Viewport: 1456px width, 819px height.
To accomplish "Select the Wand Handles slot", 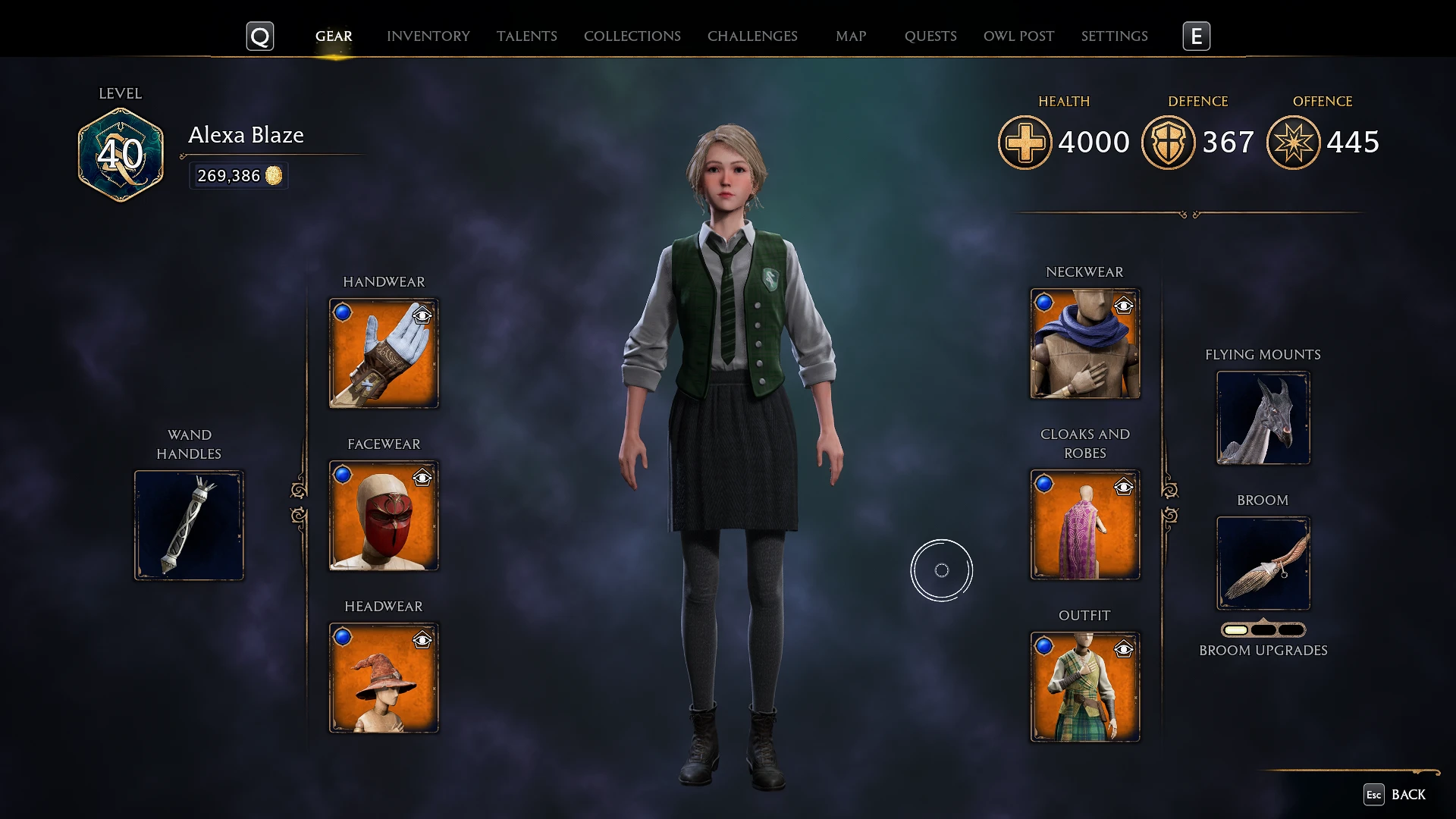I will coord(189,524).
